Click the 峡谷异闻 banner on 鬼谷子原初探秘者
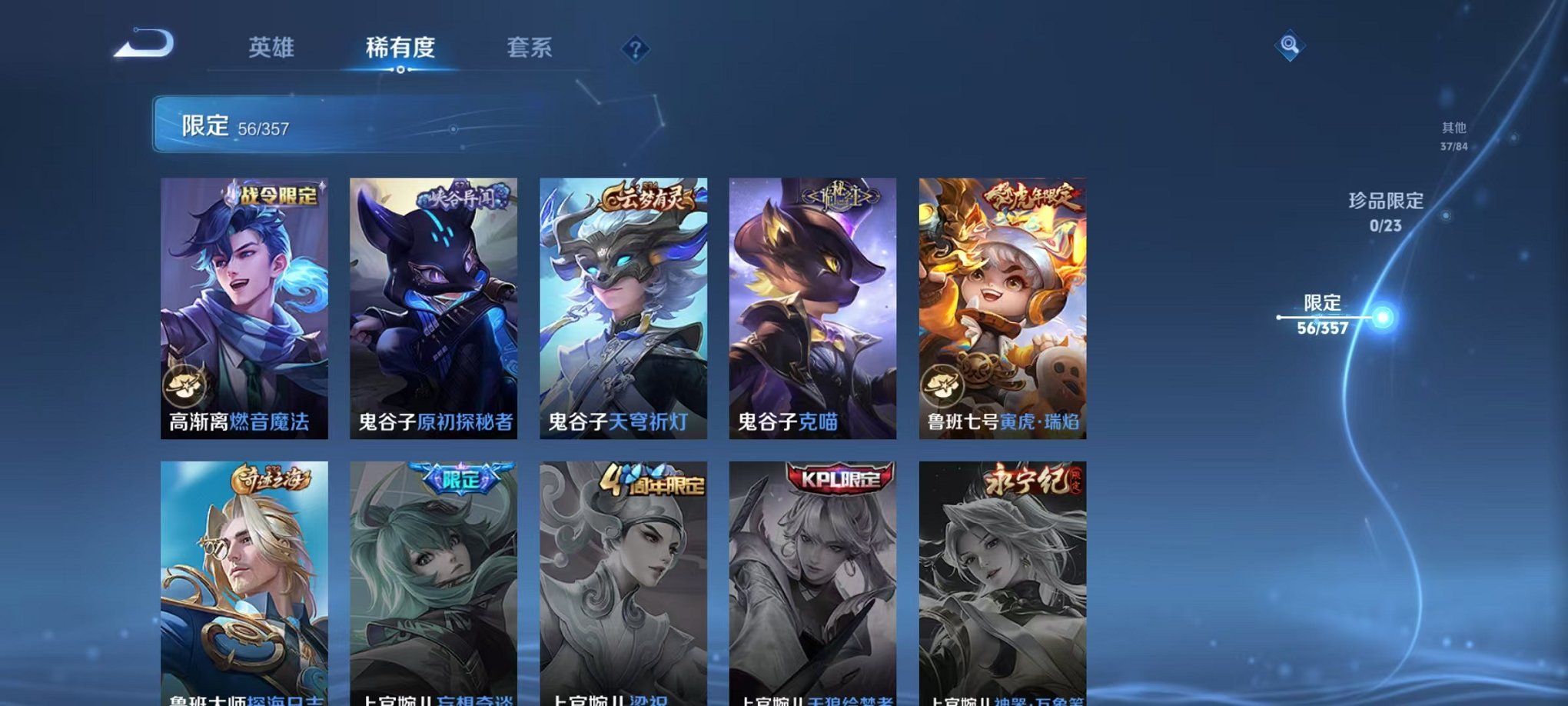This screenshot has width=1568, height=706. pos(460,196)
